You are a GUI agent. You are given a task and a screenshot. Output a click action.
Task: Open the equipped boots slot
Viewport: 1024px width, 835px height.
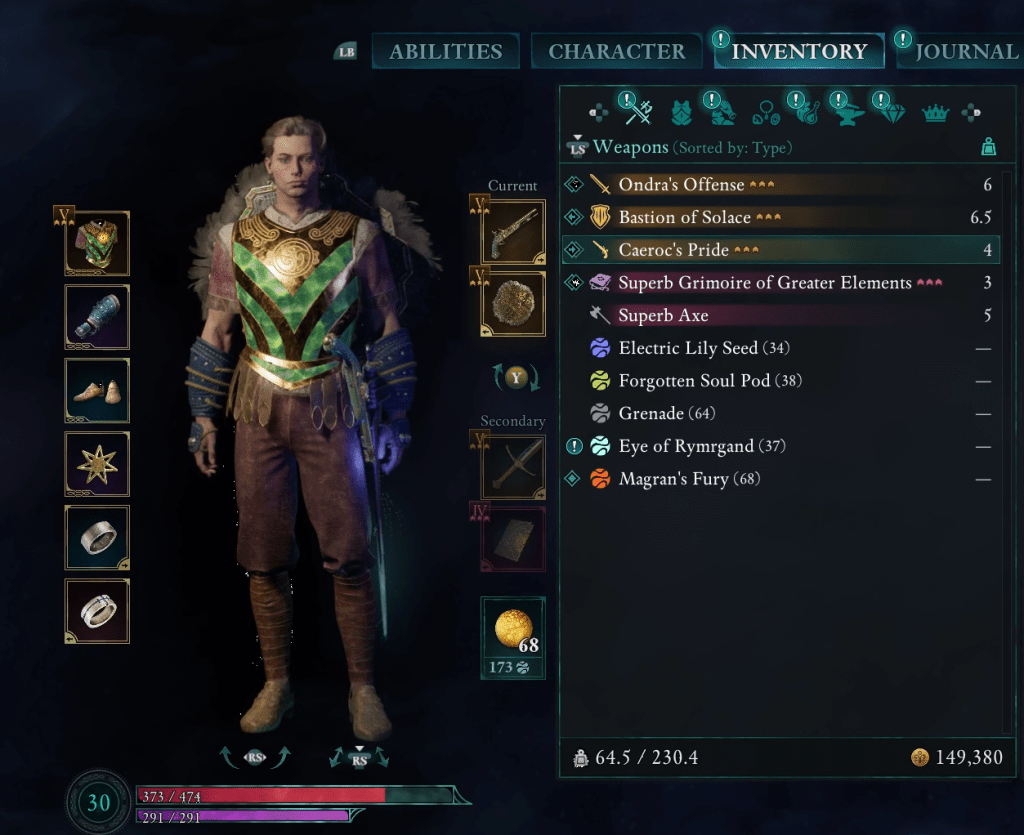click(97, 391)
